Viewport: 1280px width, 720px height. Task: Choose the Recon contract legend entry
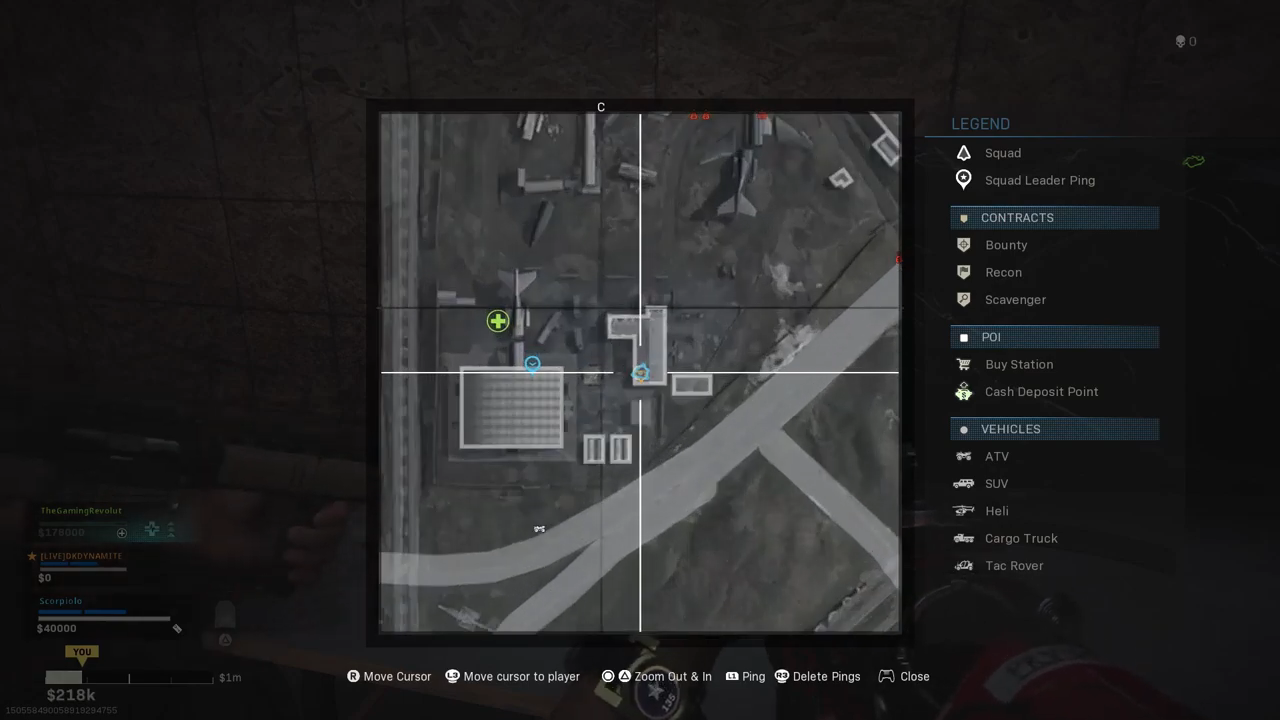tap(1003, 272)
